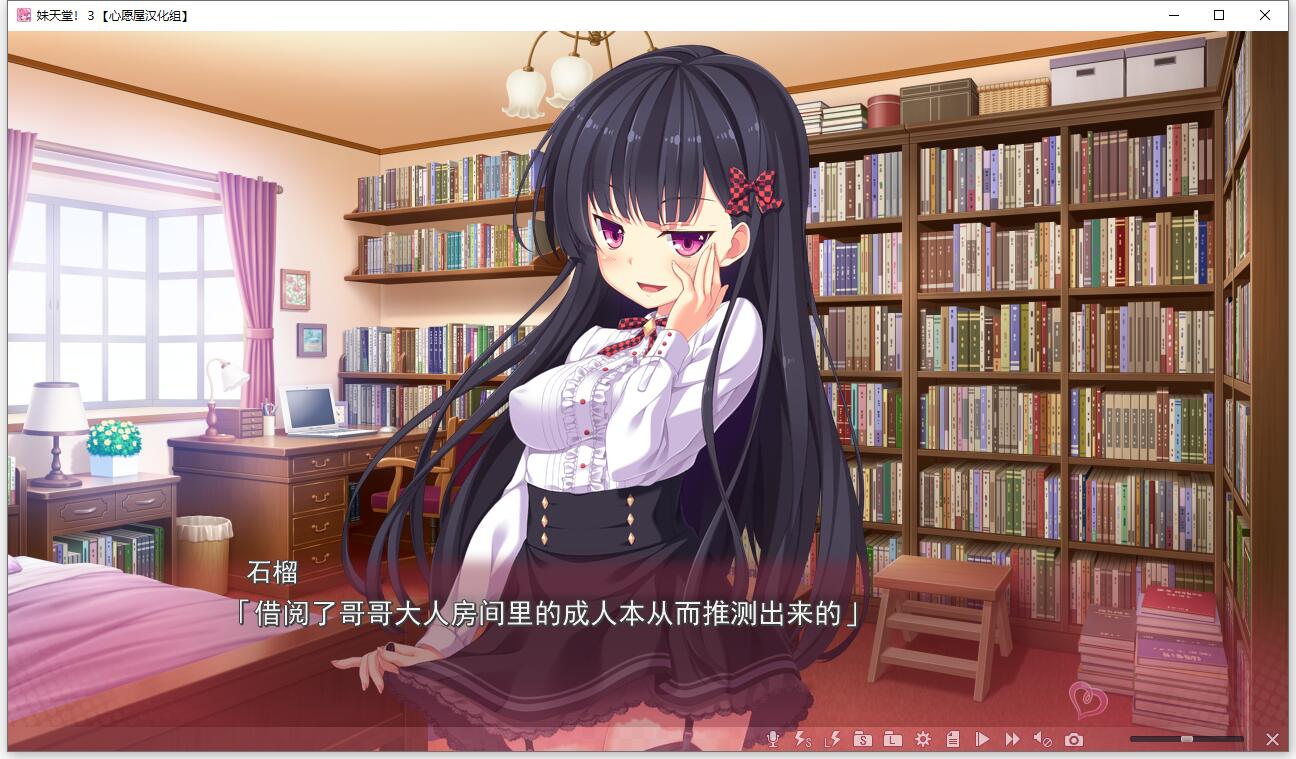Replay the voice line with the microphone icon
Screen dimensions: 1296x759
click(772, 740)
